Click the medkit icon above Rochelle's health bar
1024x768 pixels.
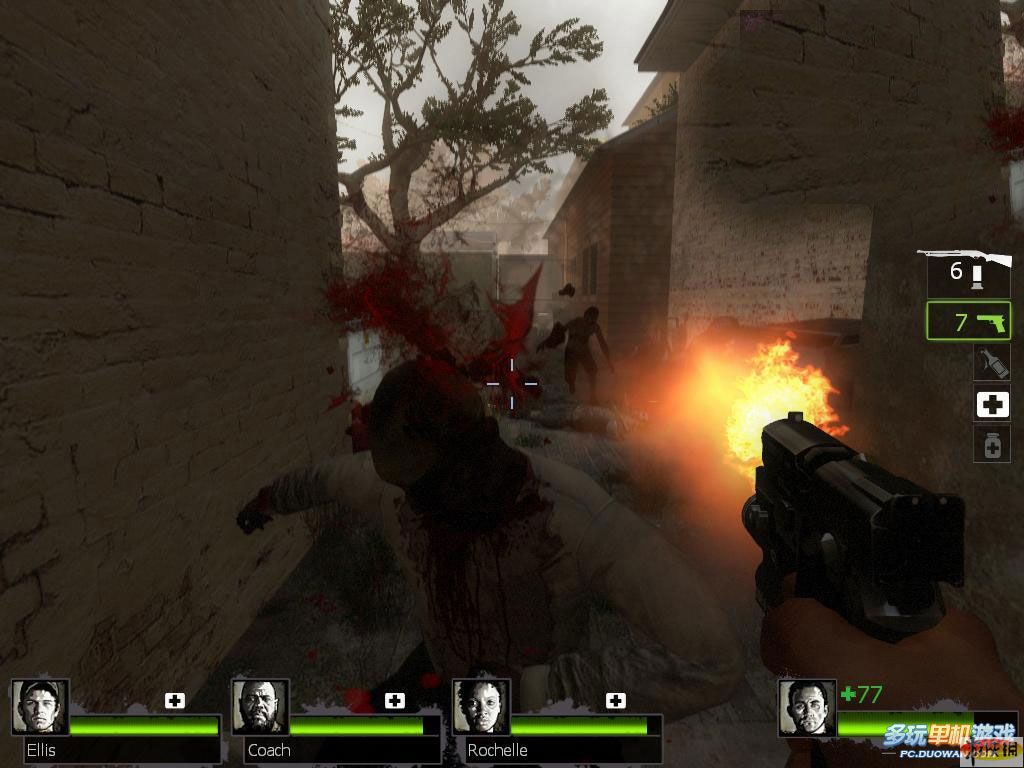tap(616, 700)
